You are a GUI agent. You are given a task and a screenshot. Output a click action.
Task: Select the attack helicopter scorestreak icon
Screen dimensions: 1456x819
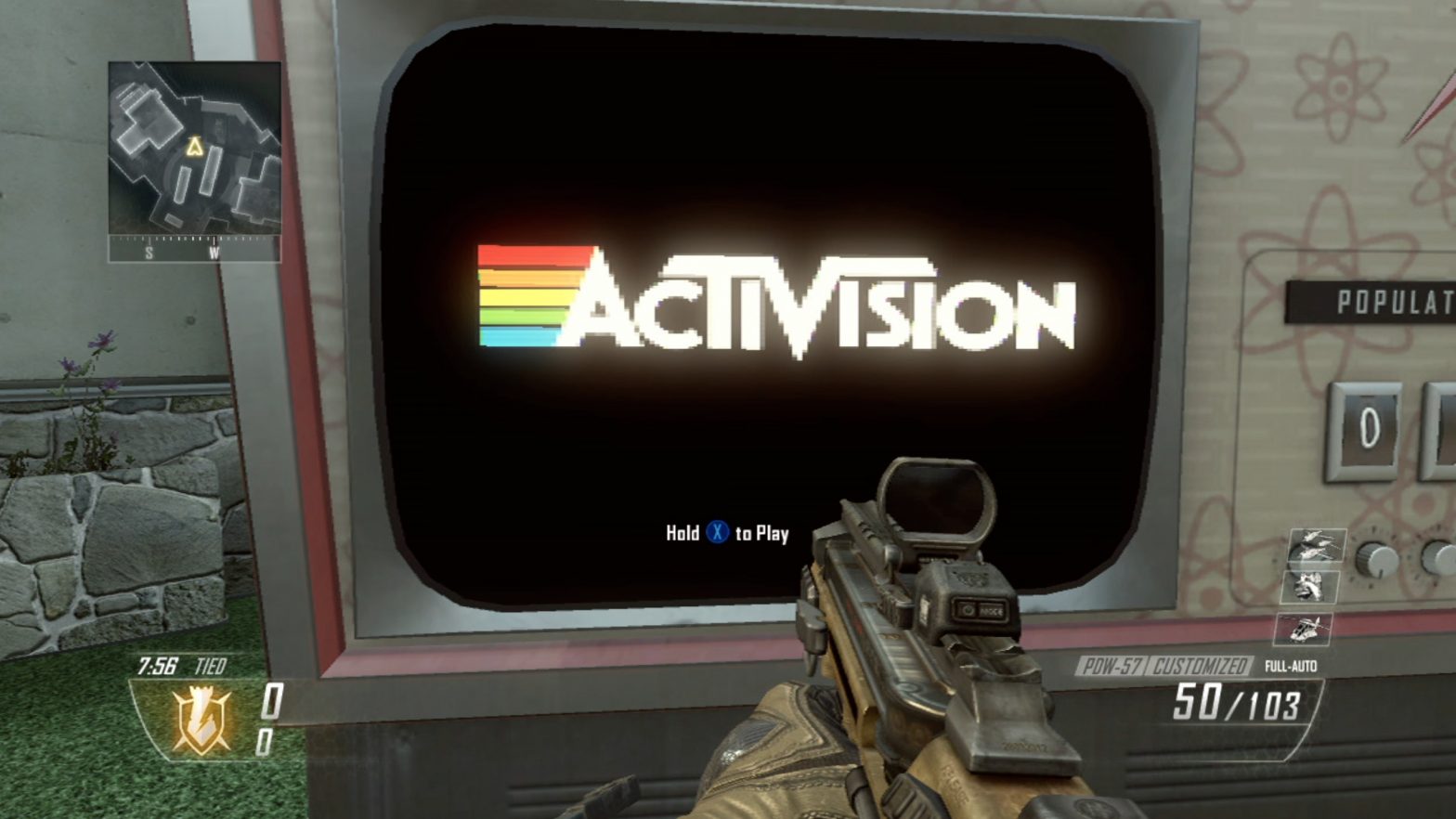1303,630
